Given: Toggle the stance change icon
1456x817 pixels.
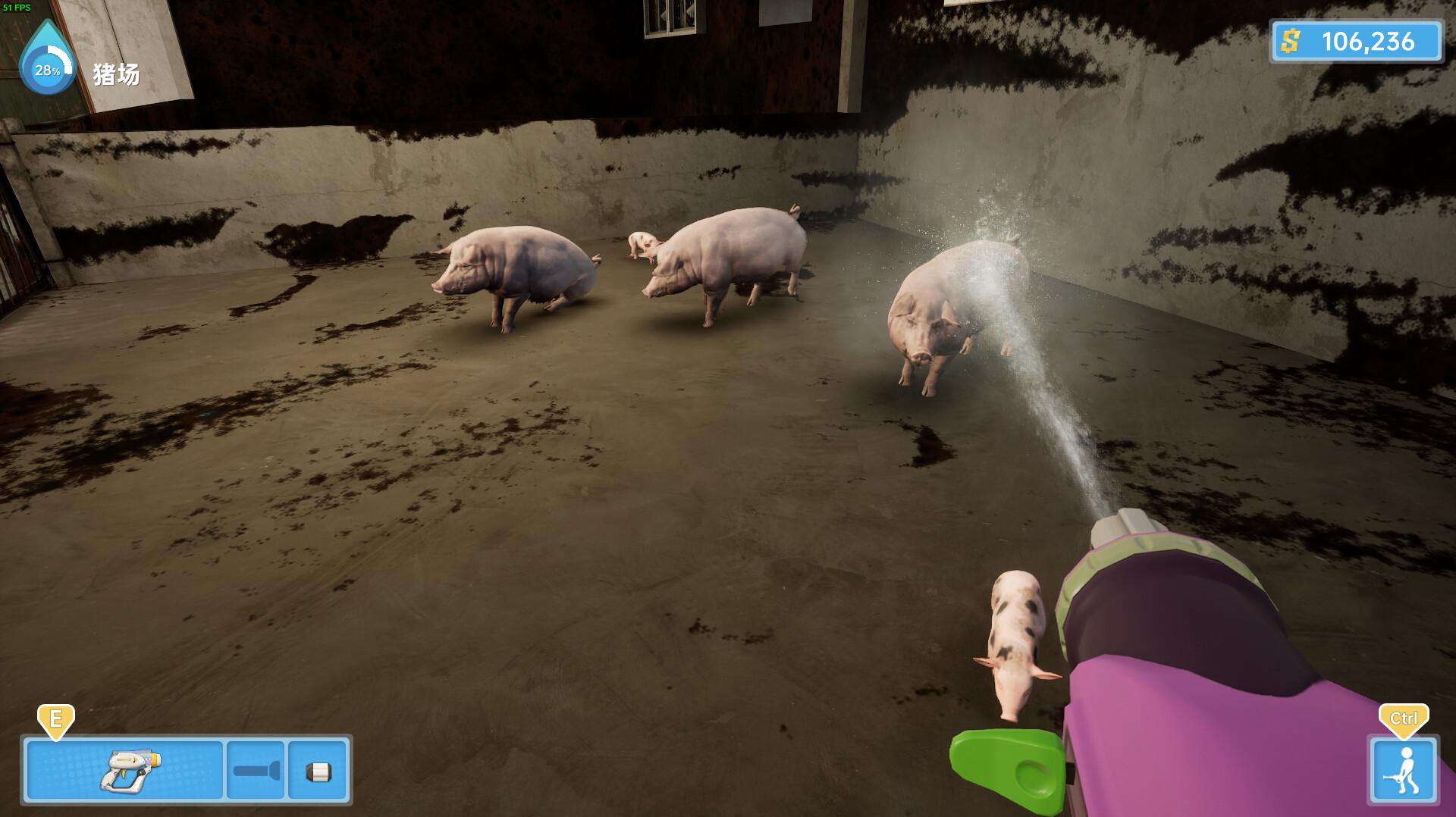Looking at the screenshot, I should [1403, 771].
